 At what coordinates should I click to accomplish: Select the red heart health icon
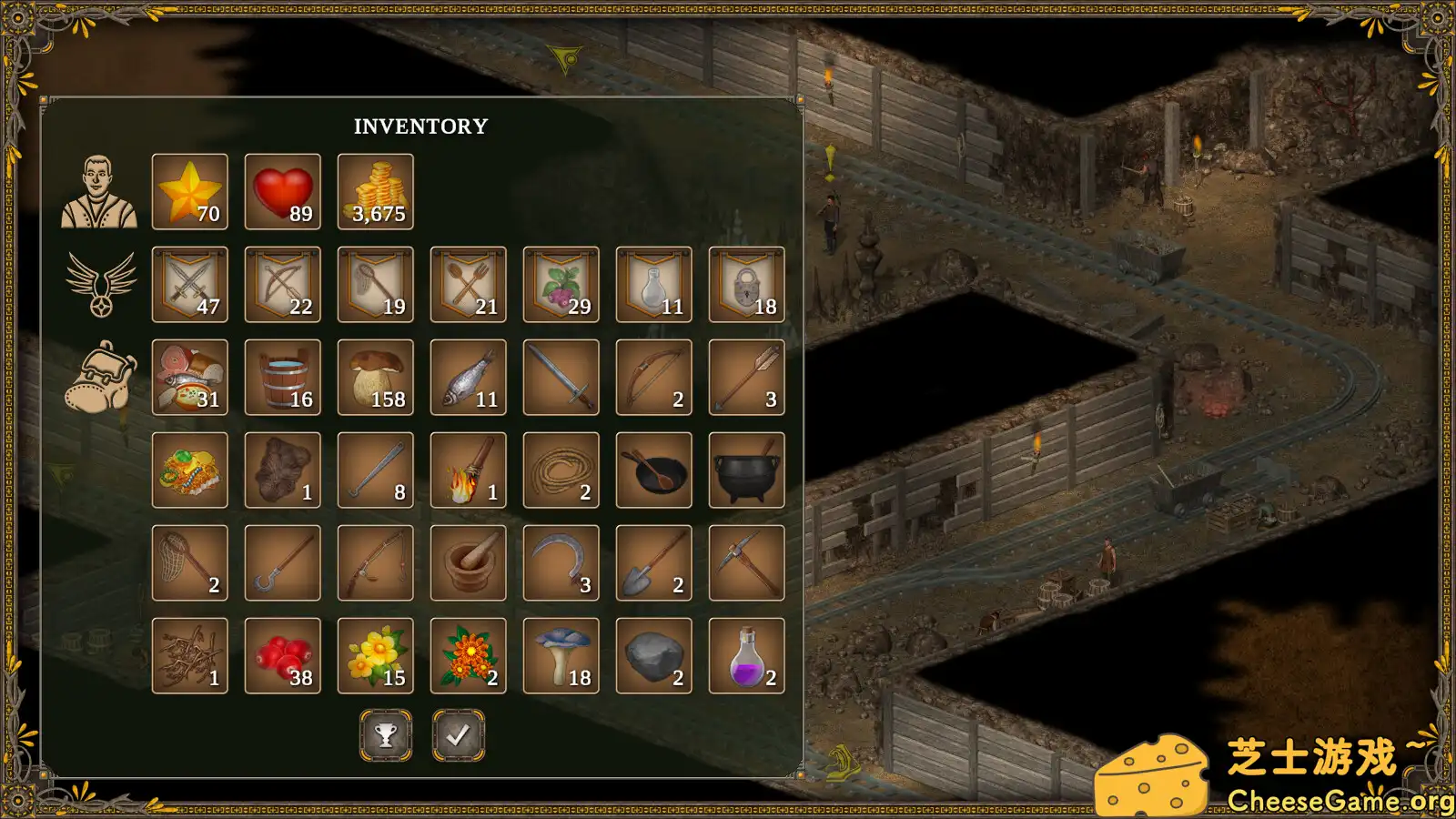(x=282, y=191)
